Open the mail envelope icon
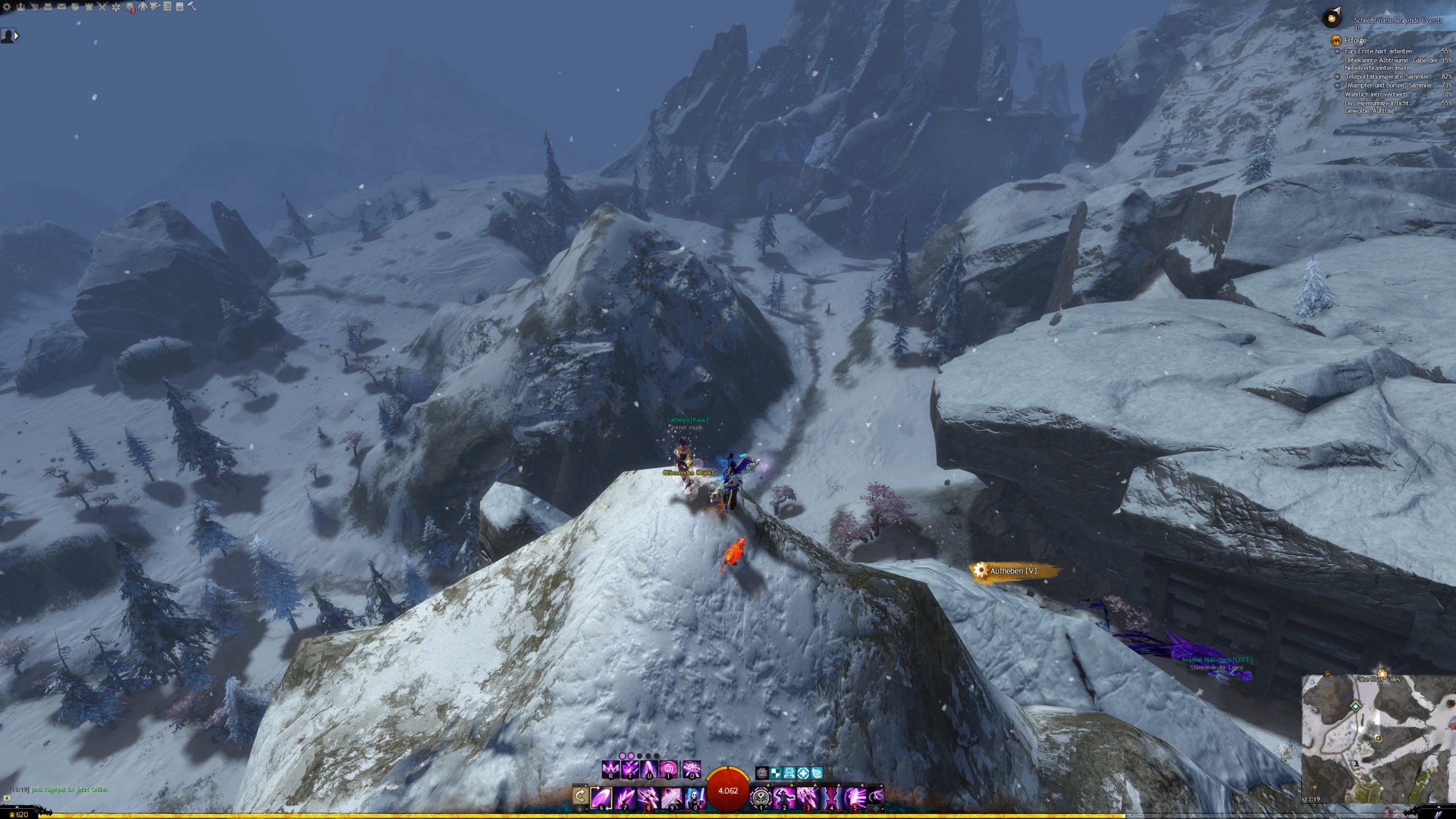1456x819 pixels. (61, 7)
